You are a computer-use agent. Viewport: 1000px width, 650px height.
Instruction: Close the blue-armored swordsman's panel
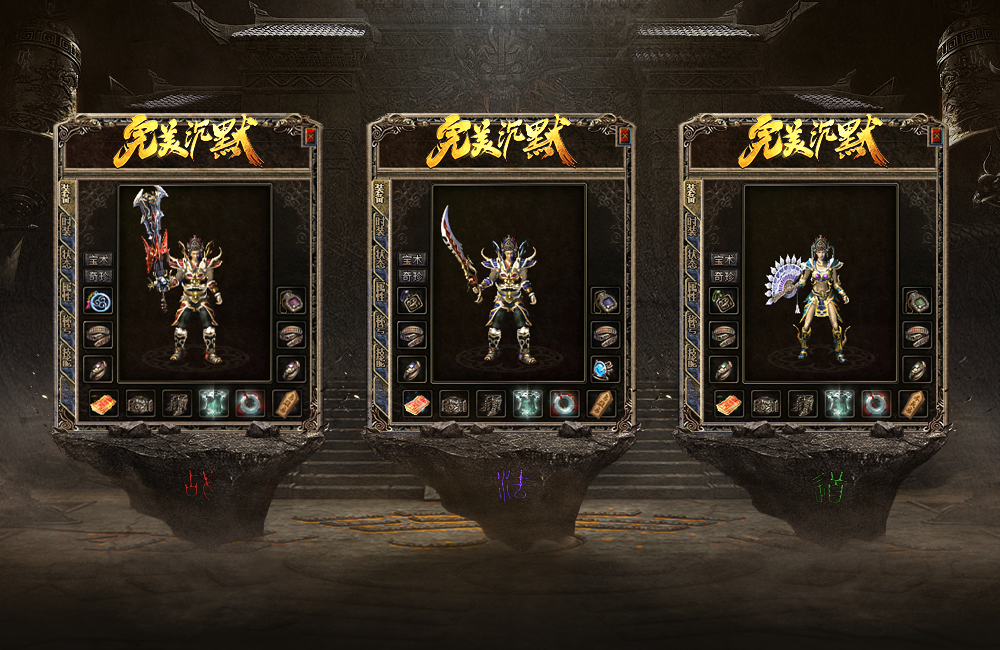click(623, 136)
